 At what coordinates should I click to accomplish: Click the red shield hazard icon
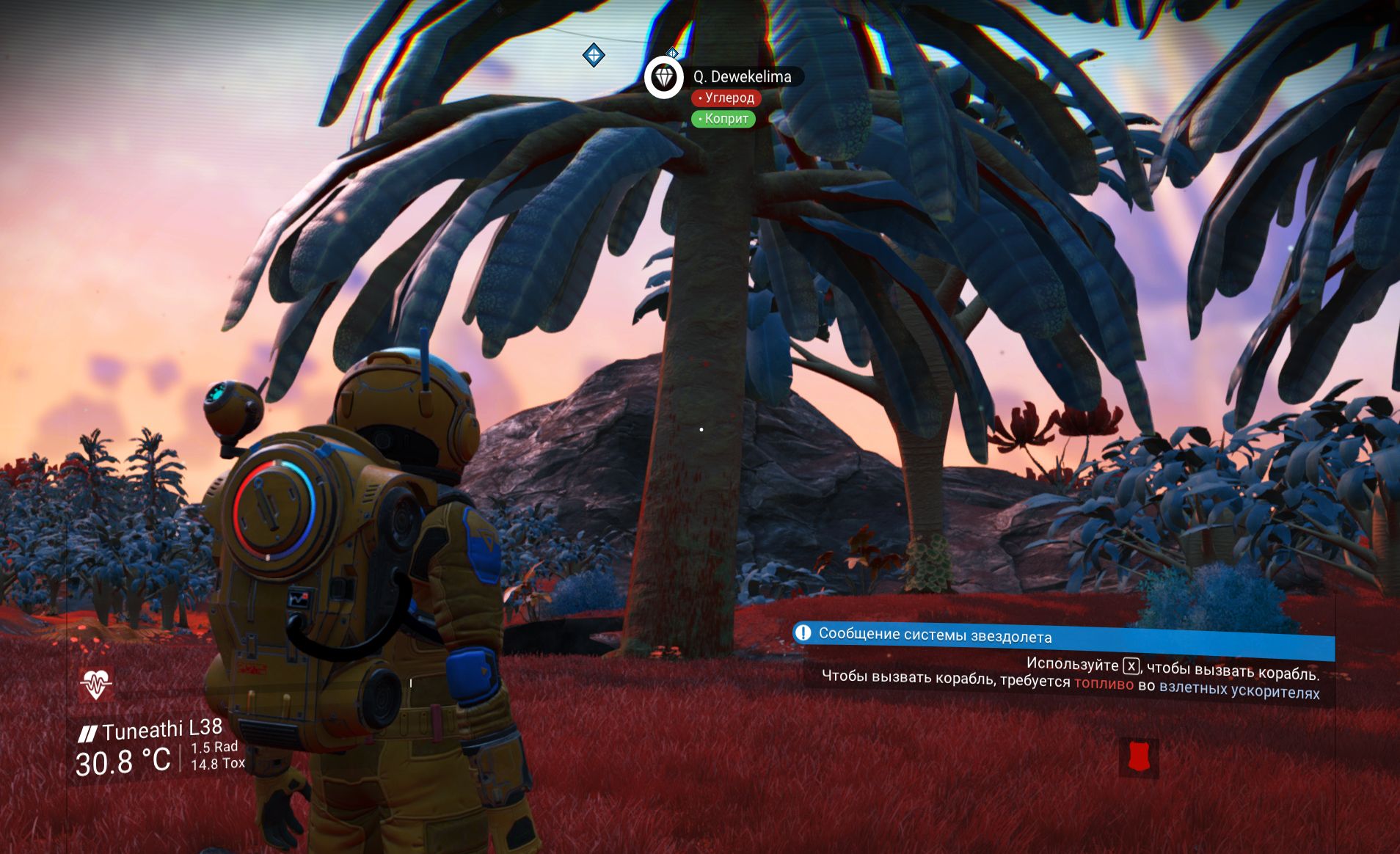[1138, 757]
